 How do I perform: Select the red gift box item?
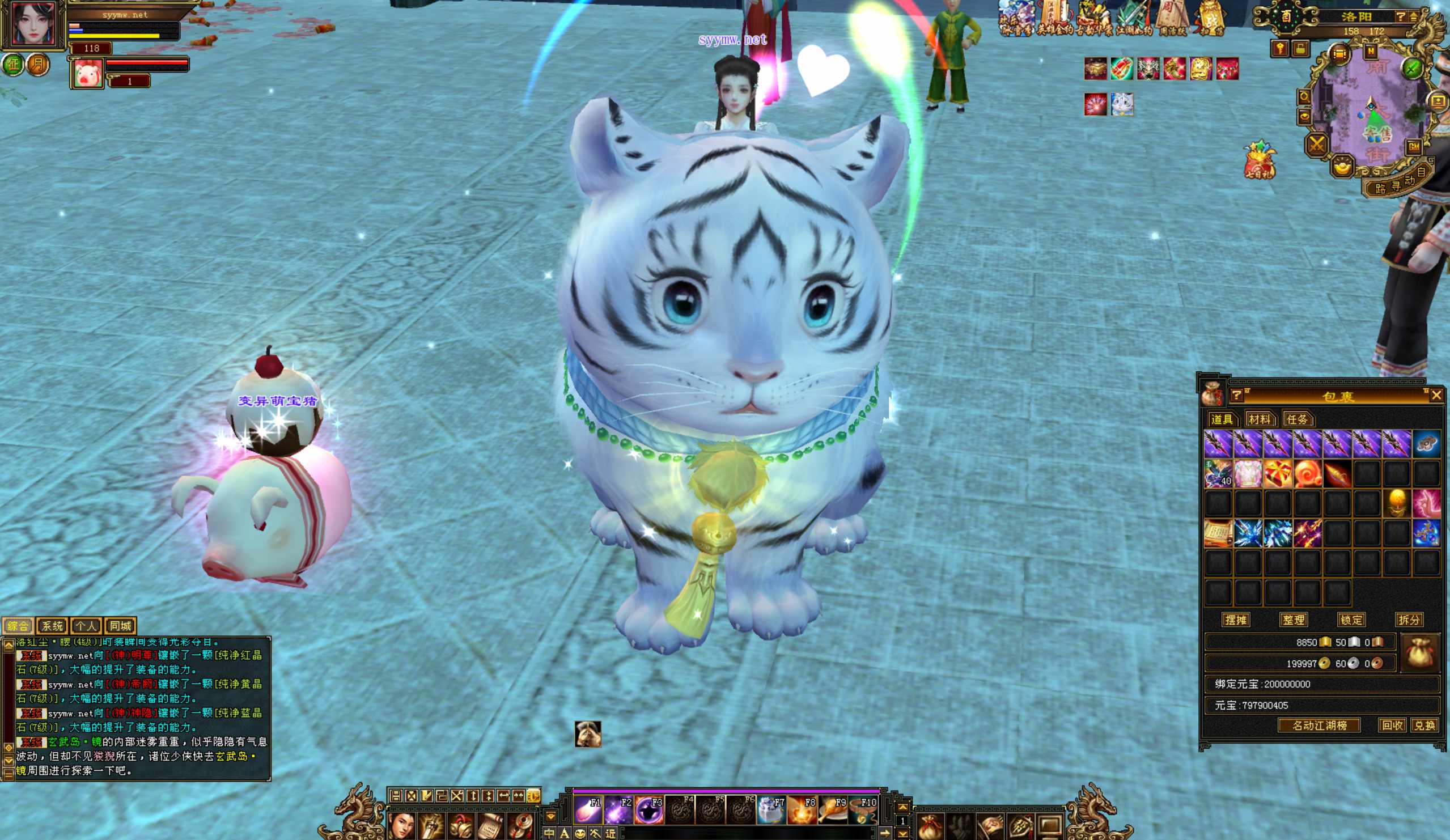click(x=1277, y=474)
